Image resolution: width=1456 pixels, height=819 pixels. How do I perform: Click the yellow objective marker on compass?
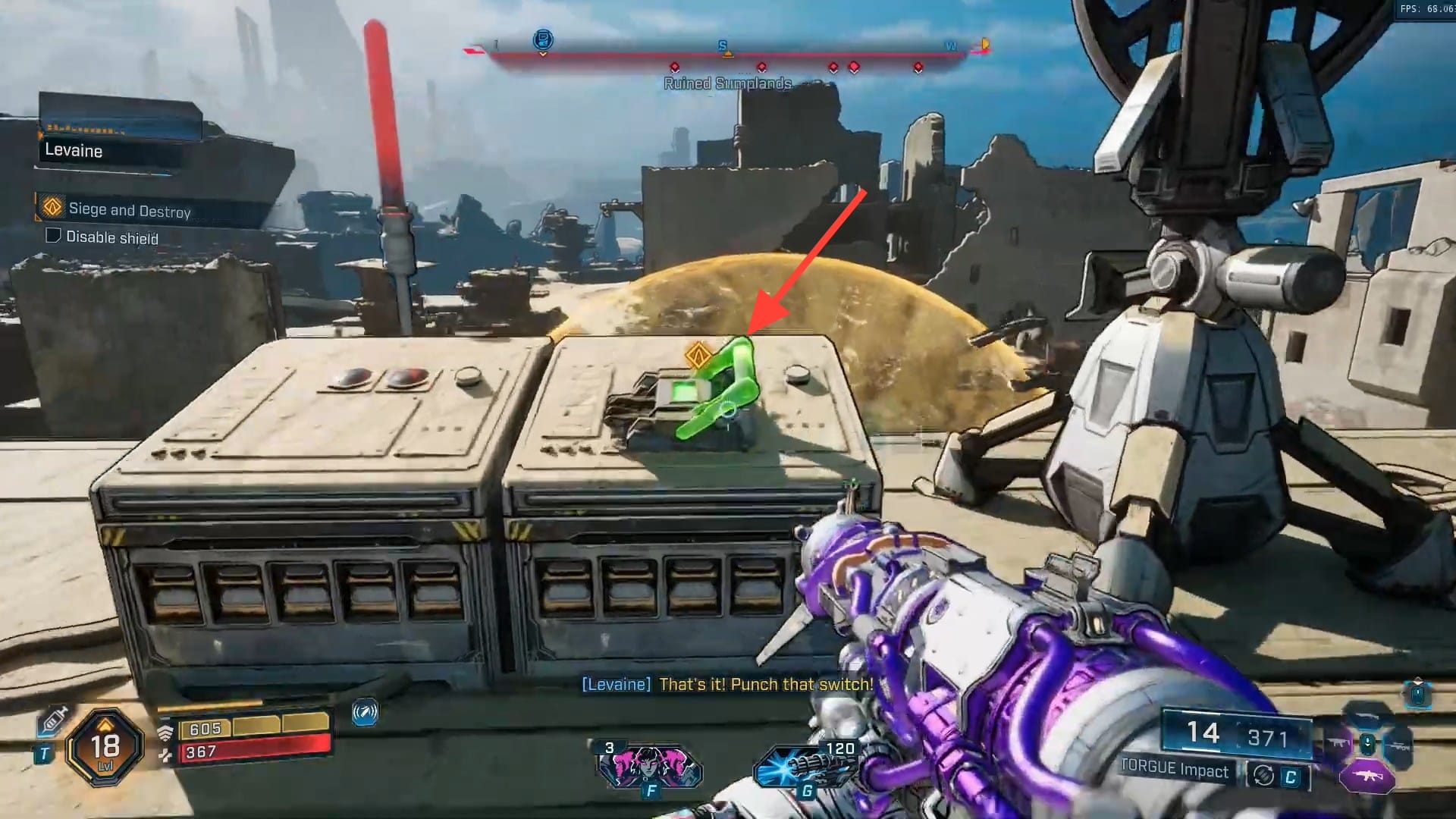click(985, 44)
